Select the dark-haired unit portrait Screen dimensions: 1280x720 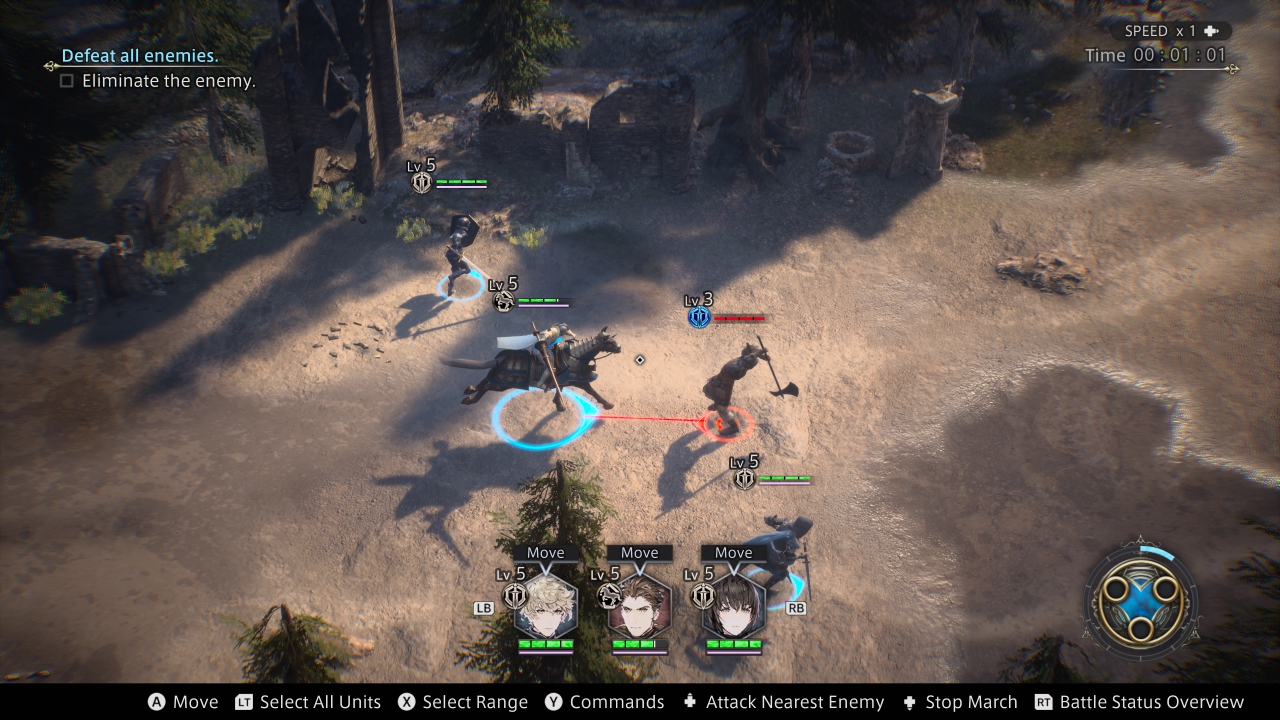(733, 606)
